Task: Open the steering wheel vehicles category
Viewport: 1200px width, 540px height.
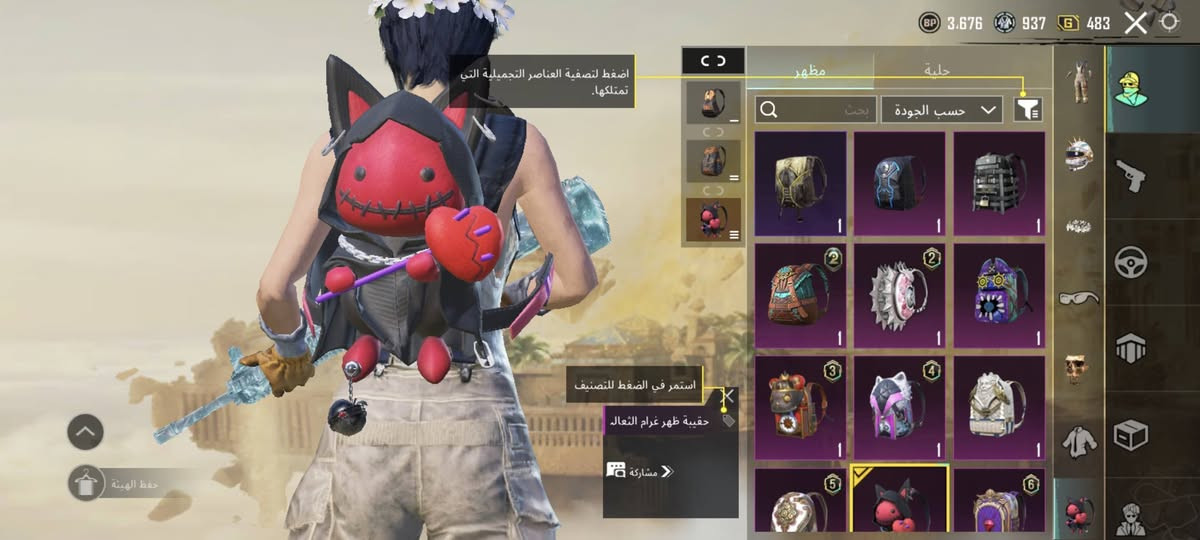Action: (1131, 263)
